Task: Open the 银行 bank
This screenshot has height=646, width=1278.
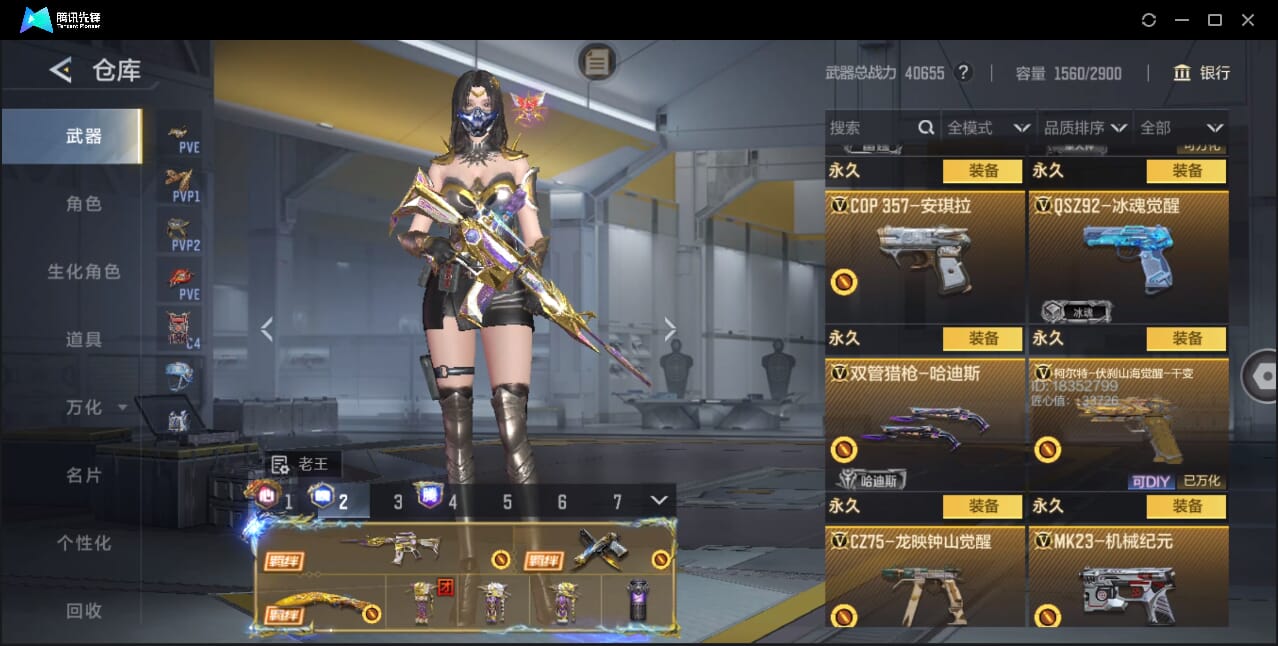Action: point(1202,73)
